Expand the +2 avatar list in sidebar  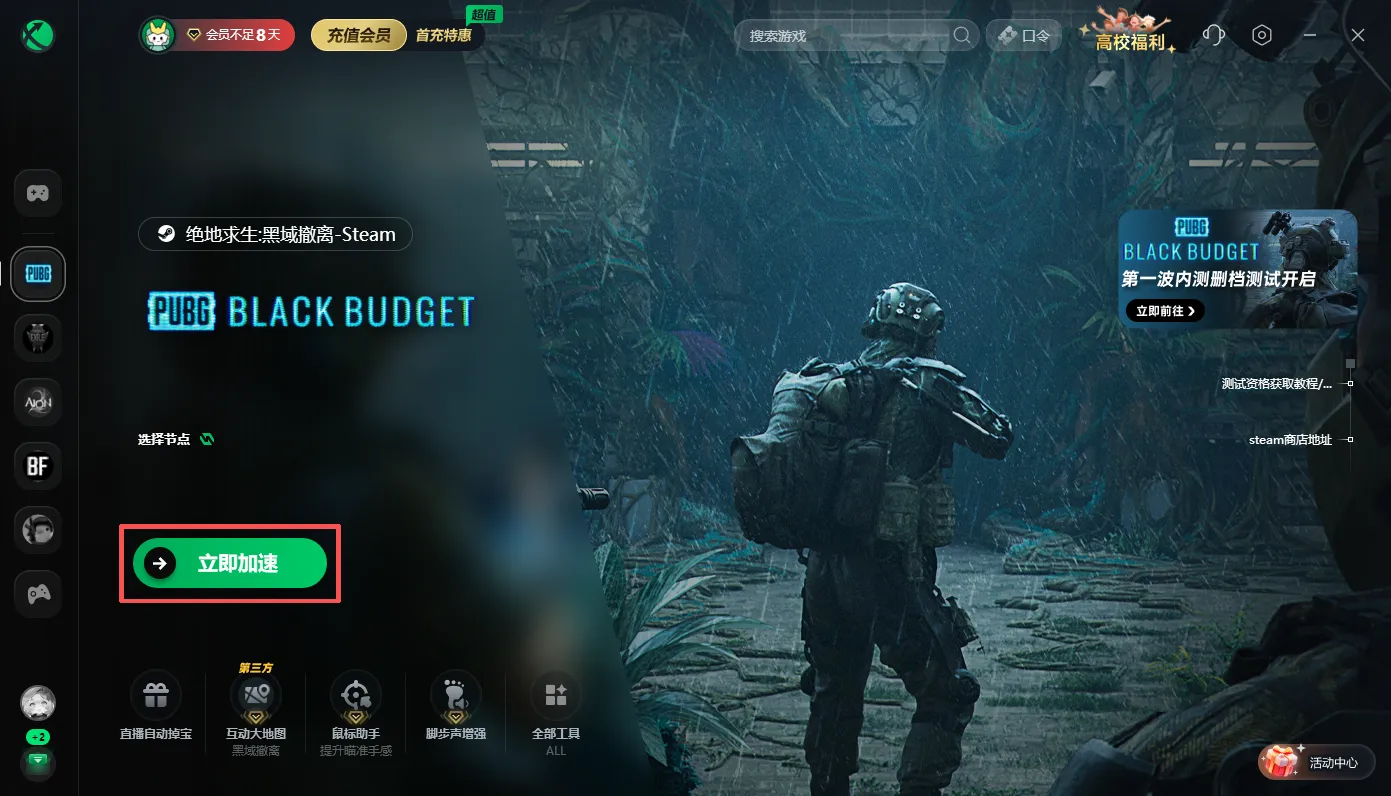(x=37, y=737)
